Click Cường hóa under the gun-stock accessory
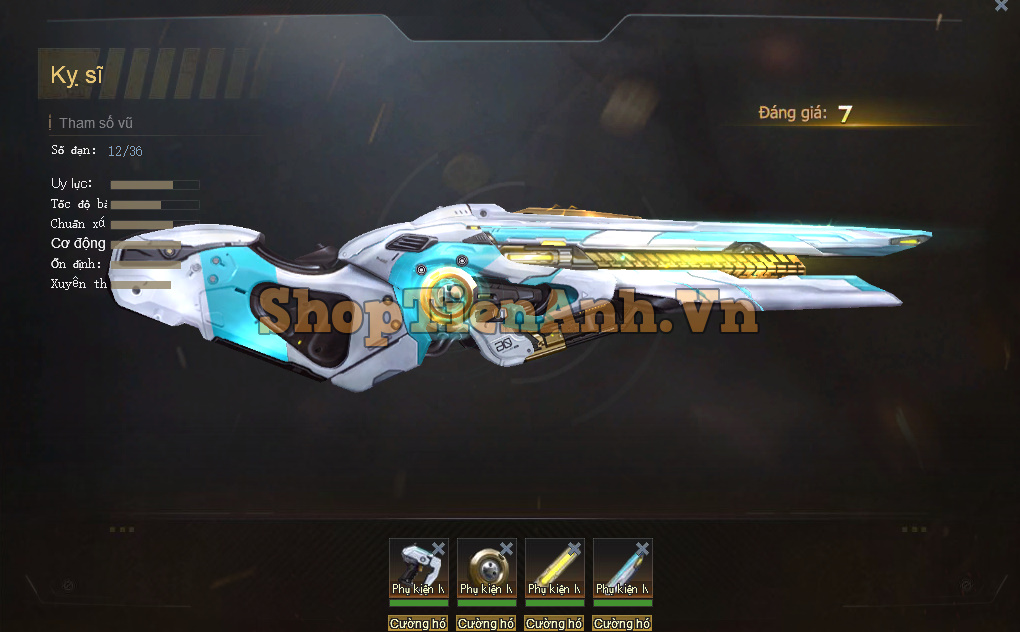This screenshot has width=1020, height=632. (418, 624)
